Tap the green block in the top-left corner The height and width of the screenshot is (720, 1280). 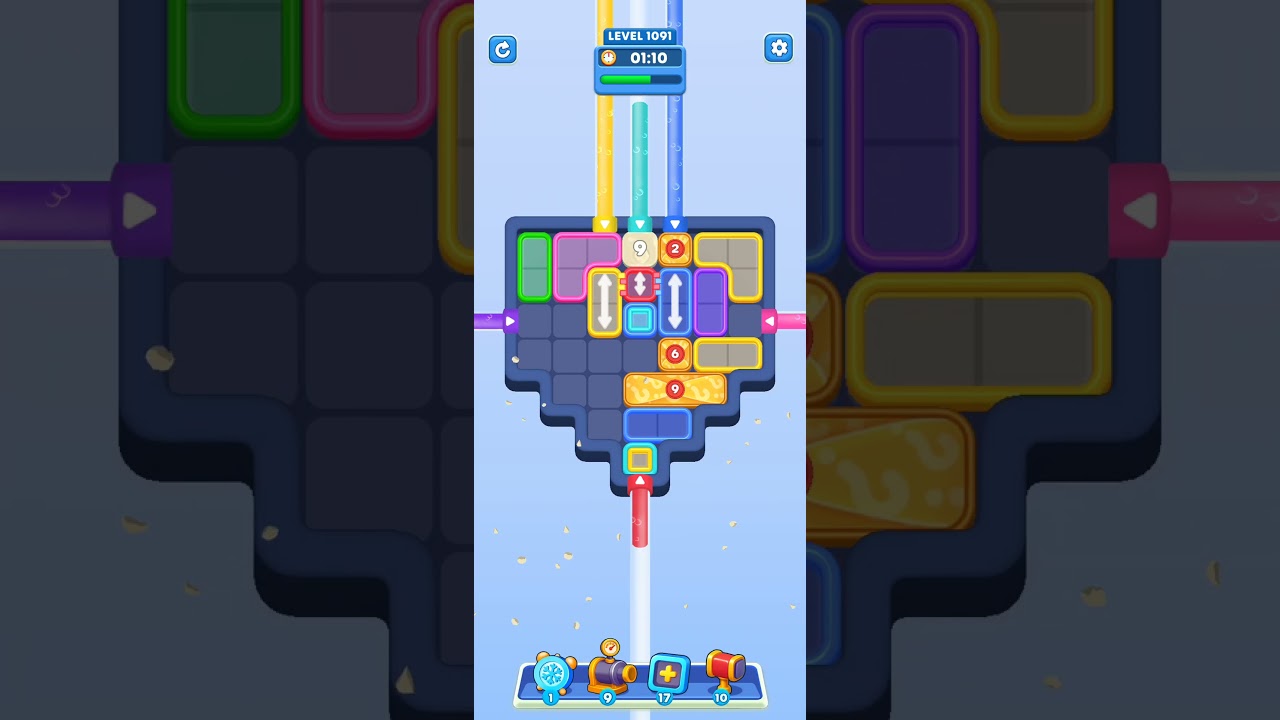[x=534, y=265]
